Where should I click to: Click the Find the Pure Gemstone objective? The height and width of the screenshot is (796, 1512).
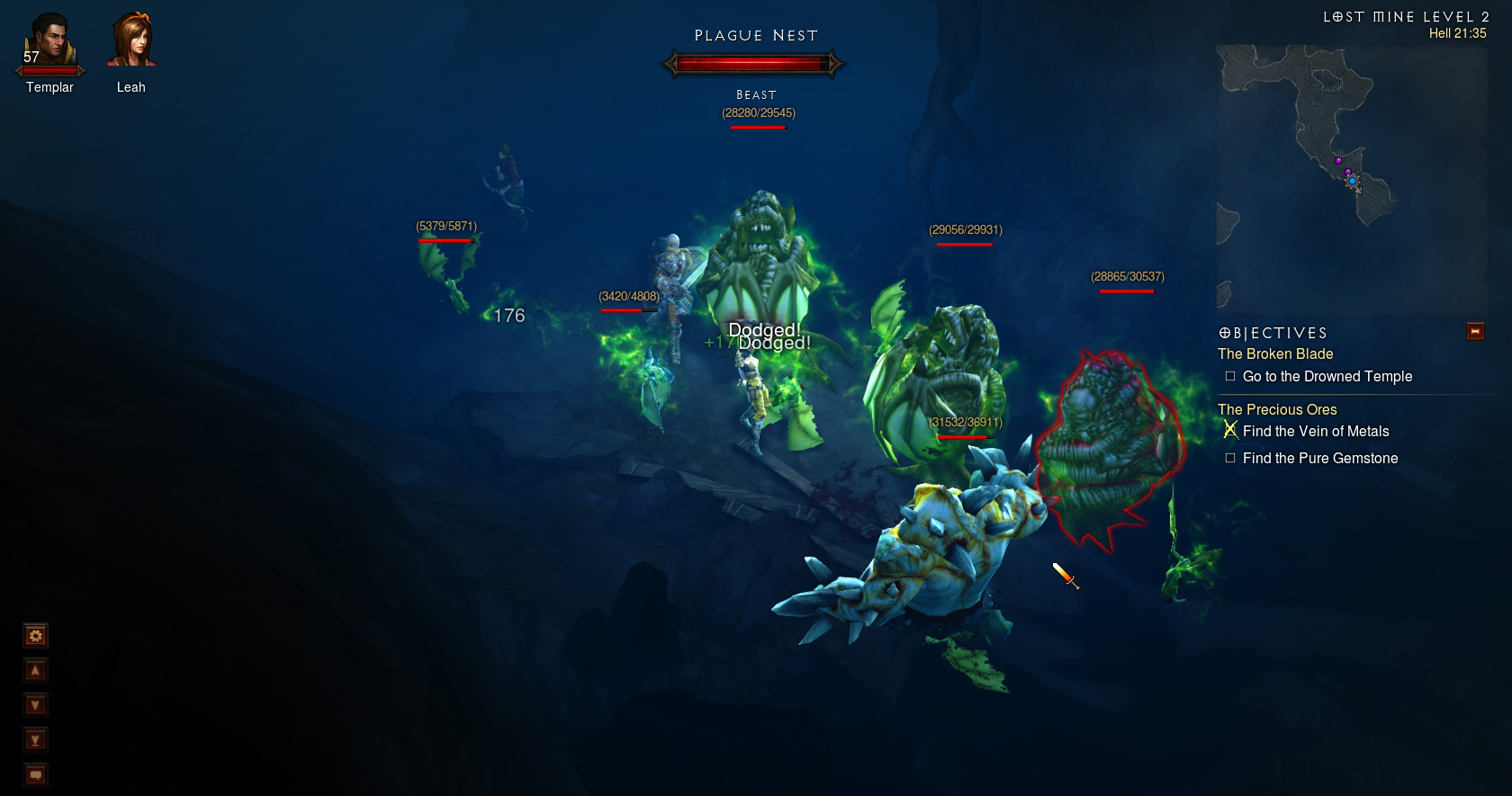1319,459
